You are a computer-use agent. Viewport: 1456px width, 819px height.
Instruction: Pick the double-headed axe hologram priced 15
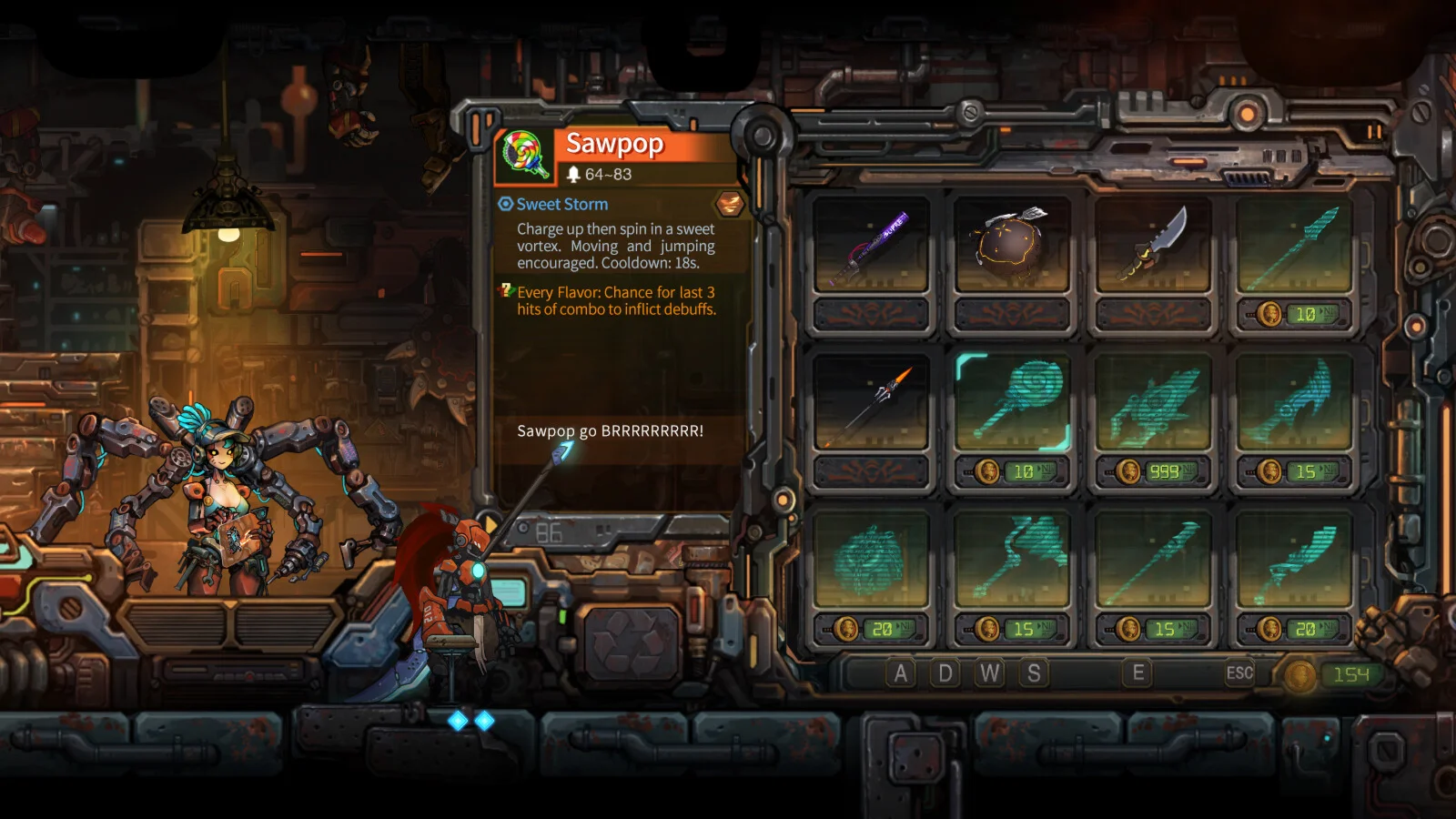(1012, 558)
